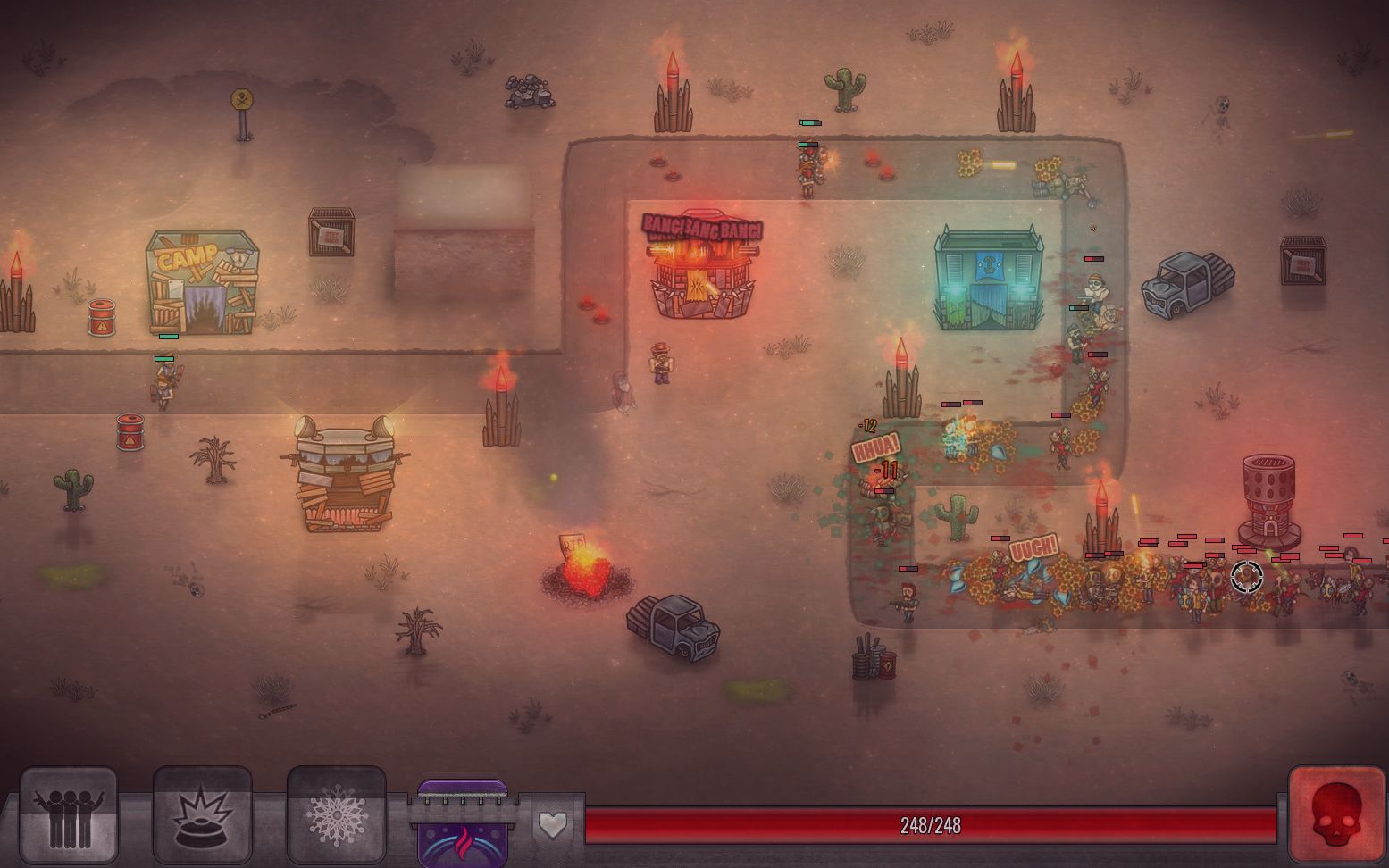
Task: Activate the explosive mine ability icon
Action: tap(201, 815)
